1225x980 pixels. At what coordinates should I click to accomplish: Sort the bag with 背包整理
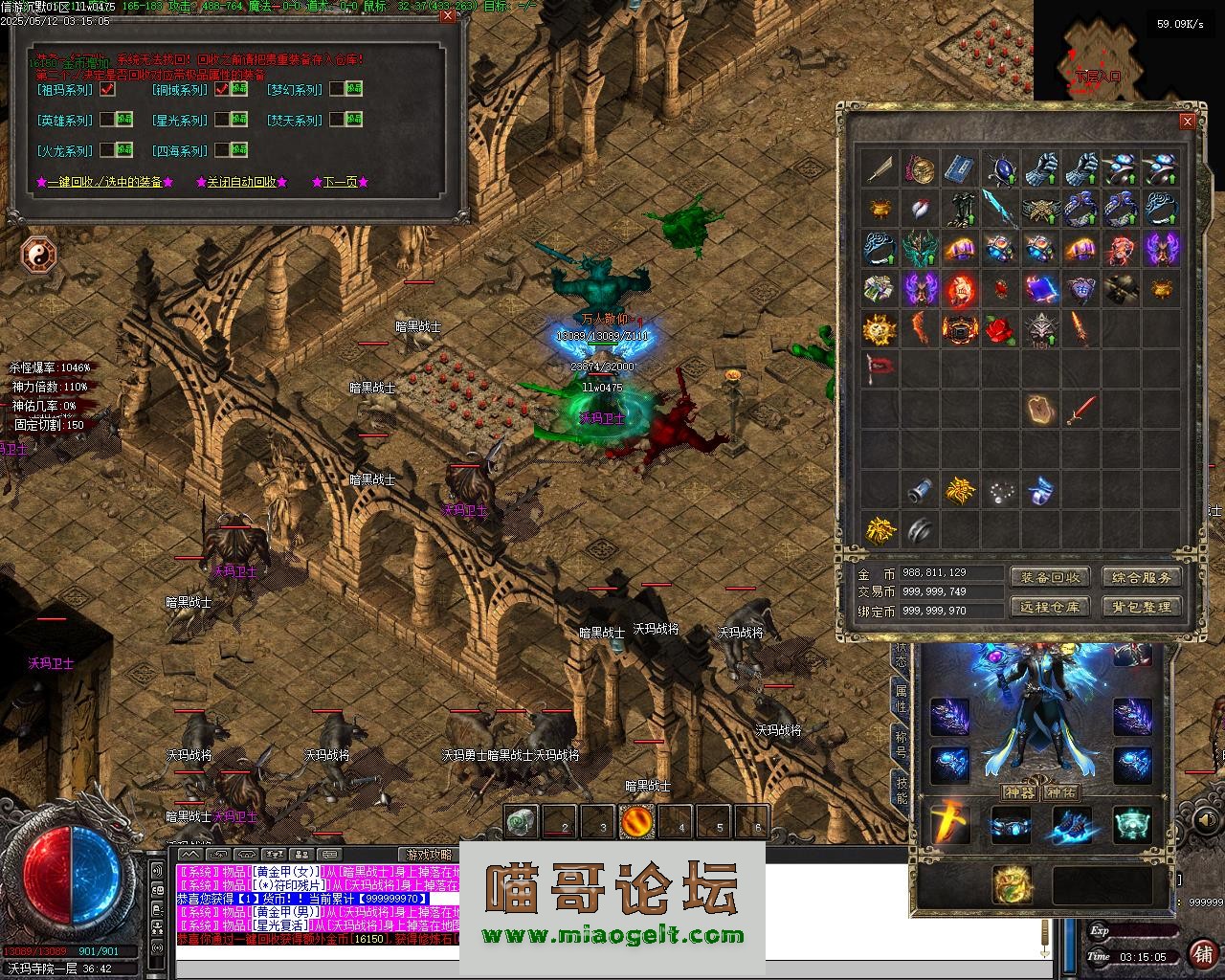click(1142, 607)
